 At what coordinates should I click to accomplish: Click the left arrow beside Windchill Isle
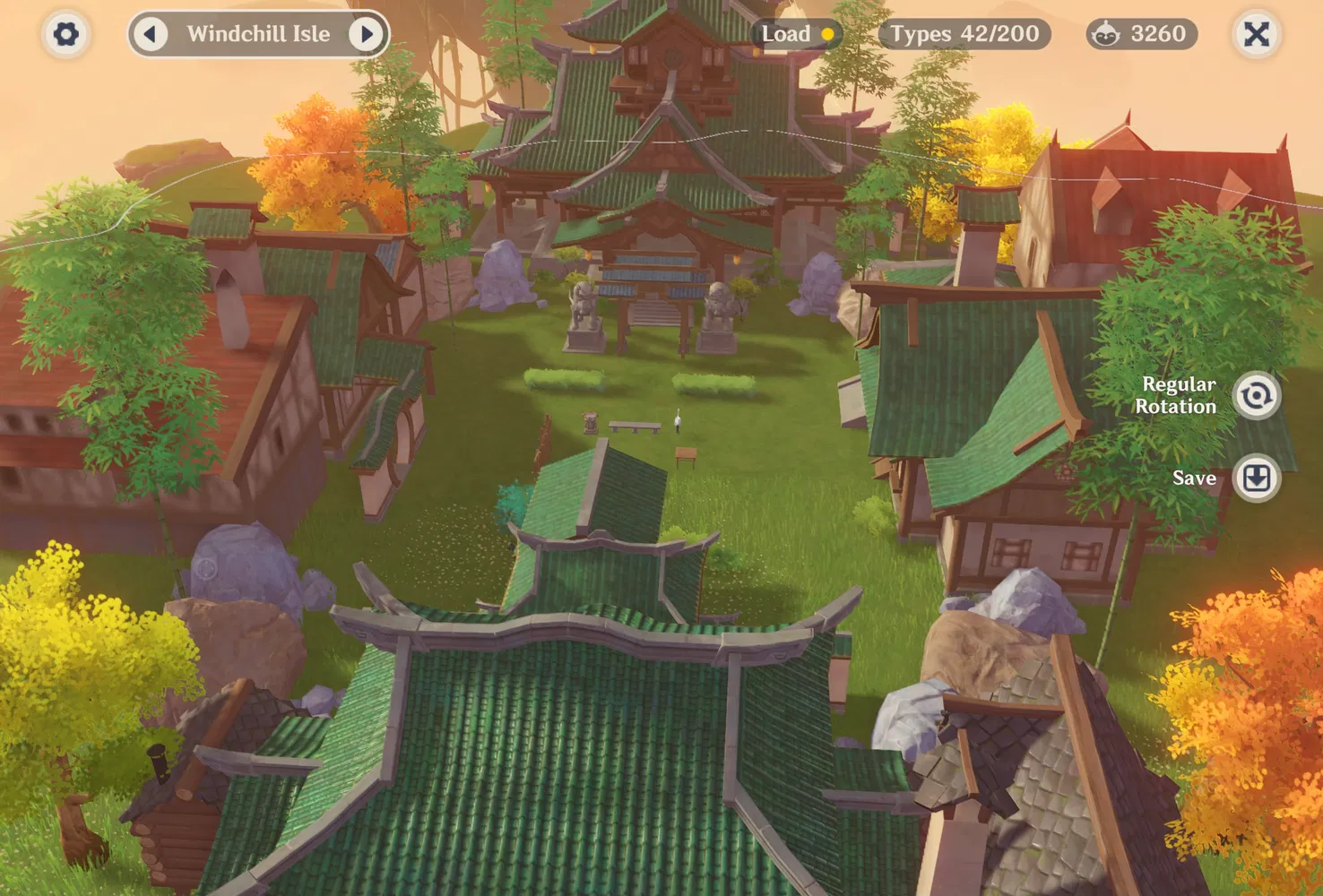(151, 34)
